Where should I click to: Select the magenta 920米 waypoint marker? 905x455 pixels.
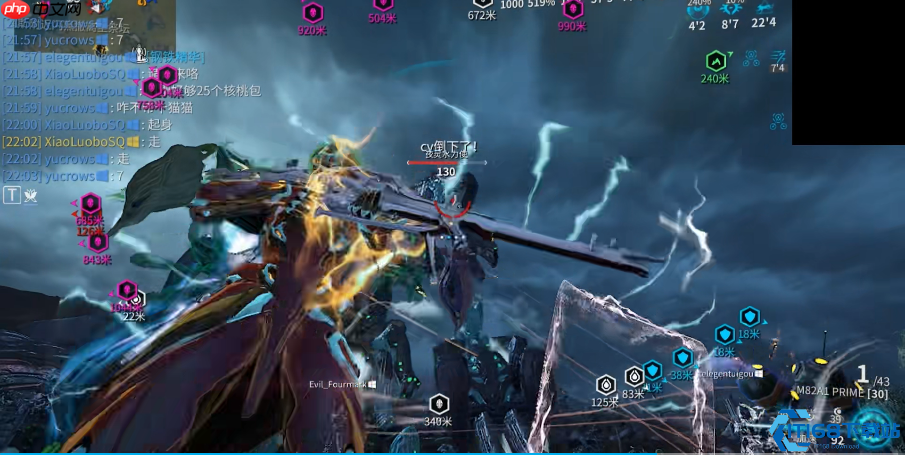pos(313,13)
